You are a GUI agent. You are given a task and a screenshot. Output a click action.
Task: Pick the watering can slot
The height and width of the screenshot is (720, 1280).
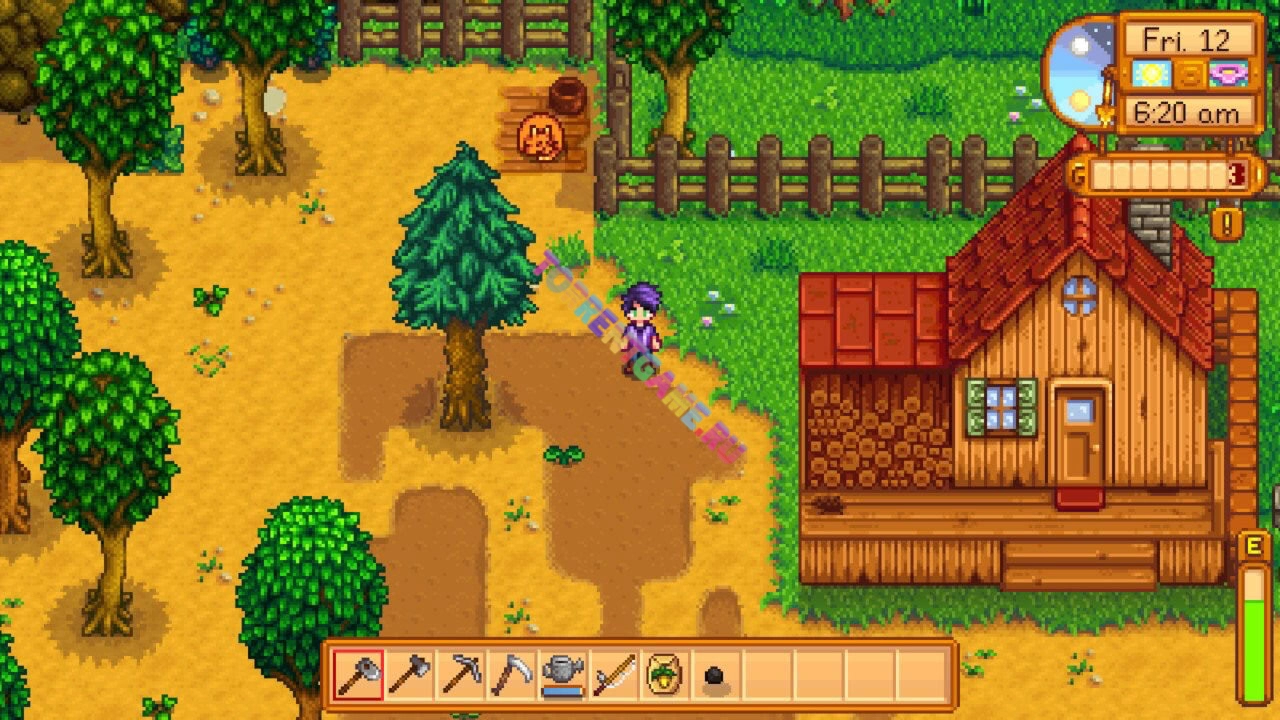(x=563, y=675)
